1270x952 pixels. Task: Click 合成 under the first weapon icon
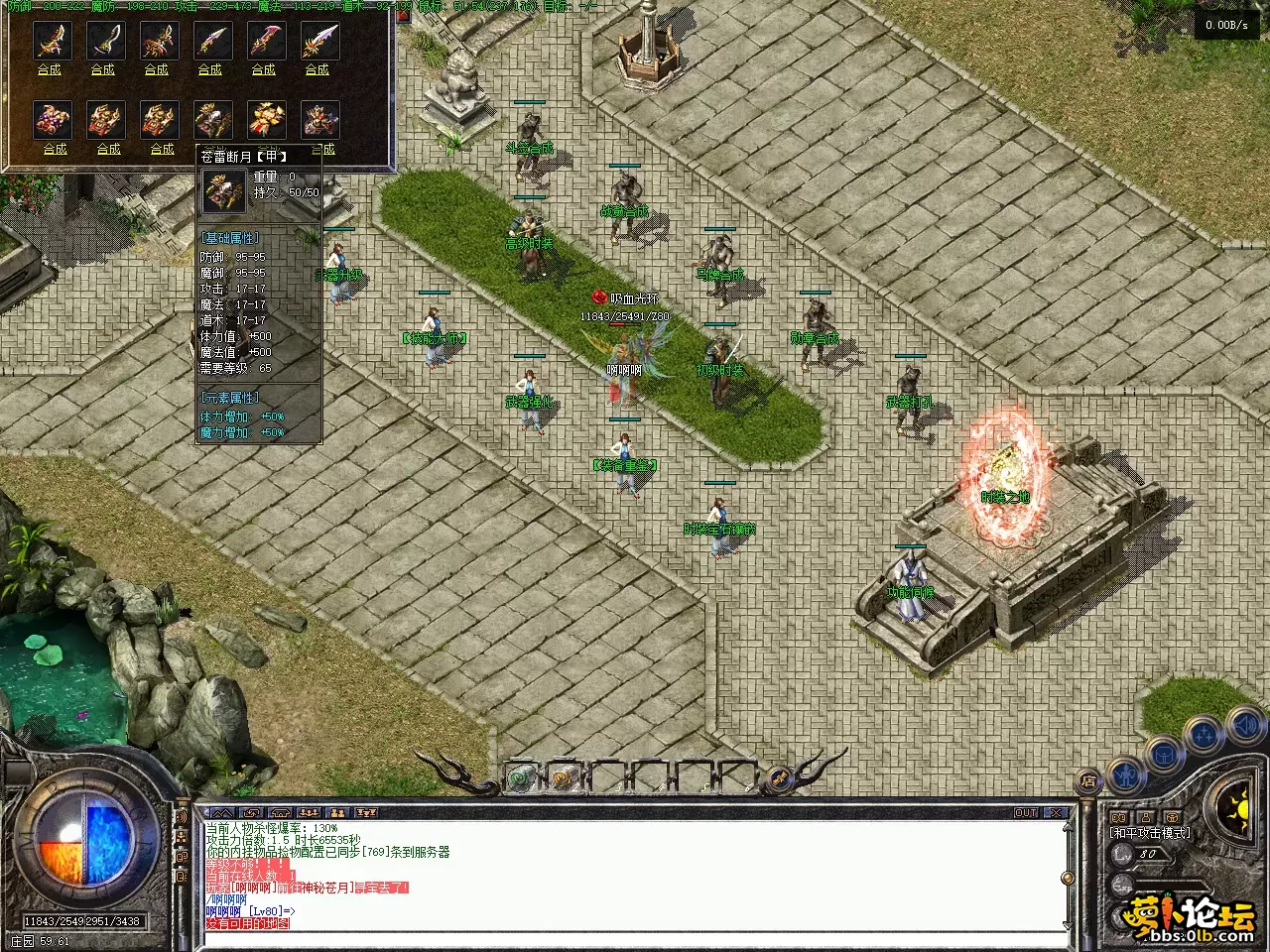(49, 69)
